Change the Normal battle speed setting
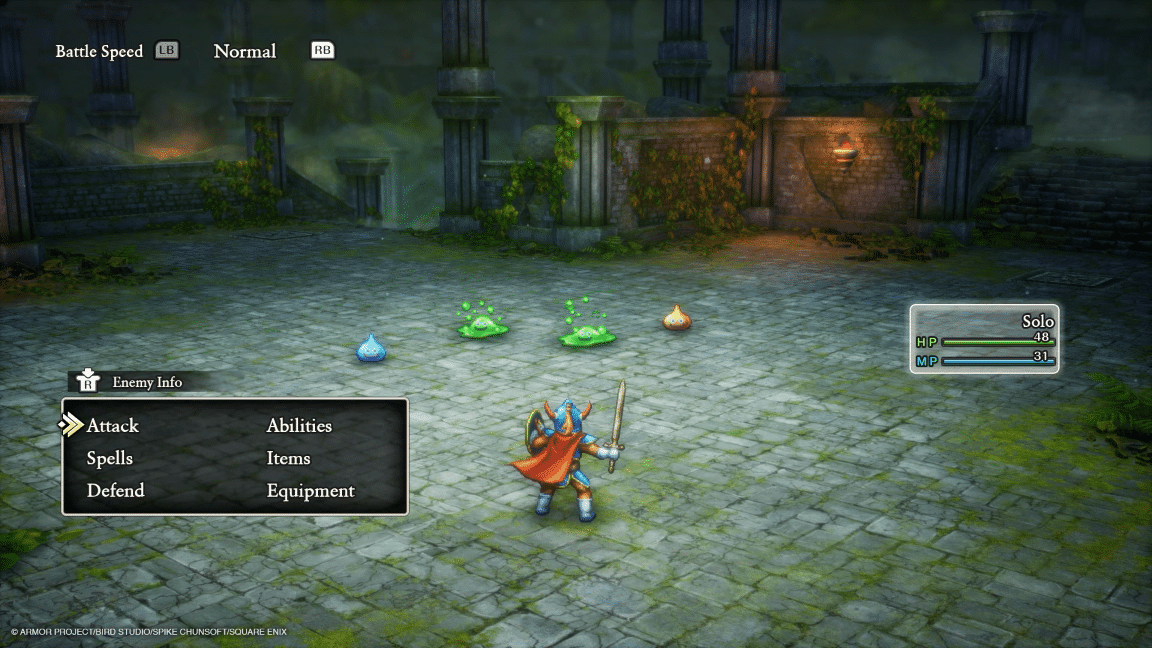This screenshot has width=1152, height=648. (x=245, y=51)
